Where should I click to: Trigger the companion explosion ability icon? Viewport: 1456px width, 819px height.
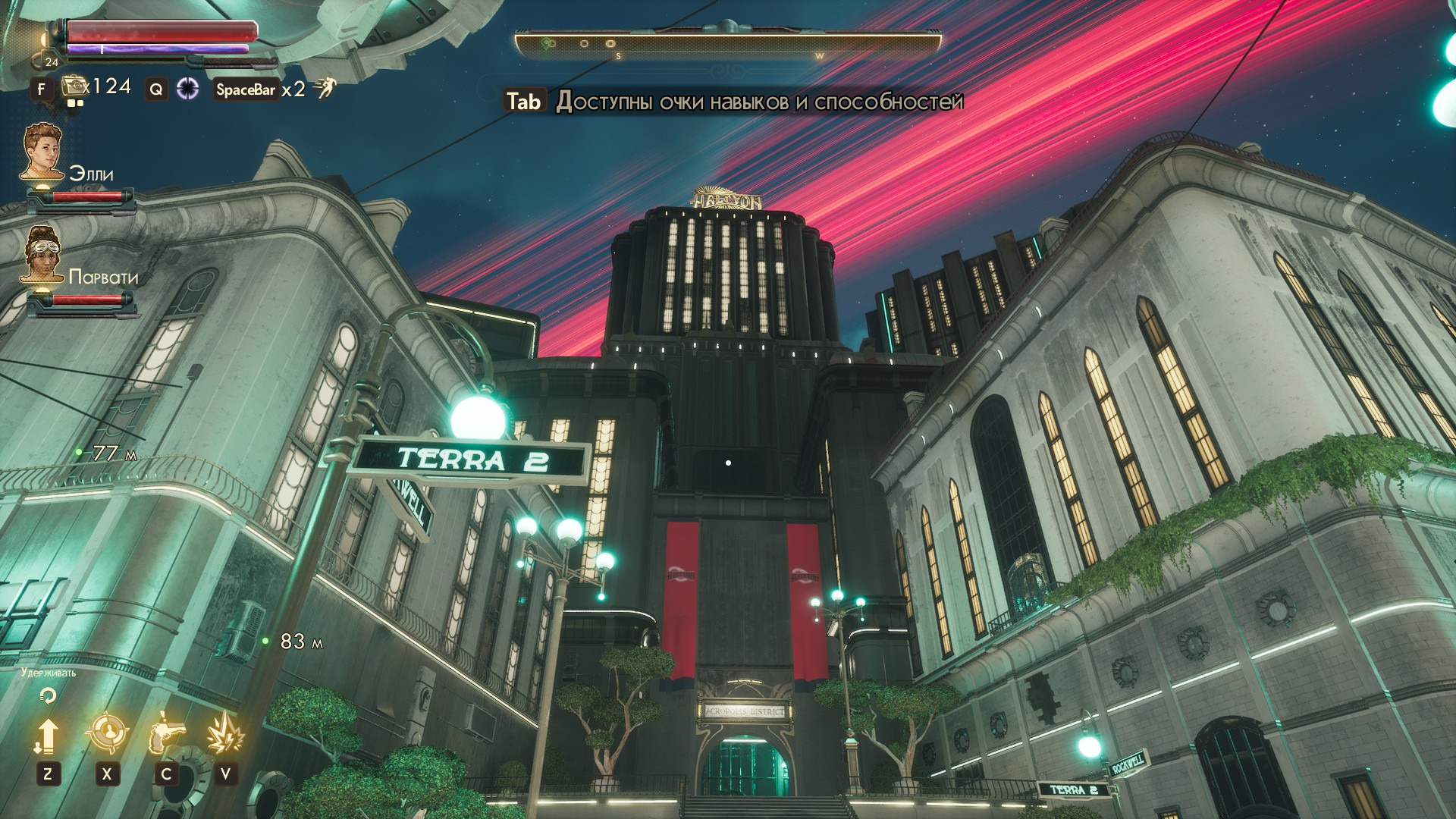pyautogui.click(x=225, y=734)
